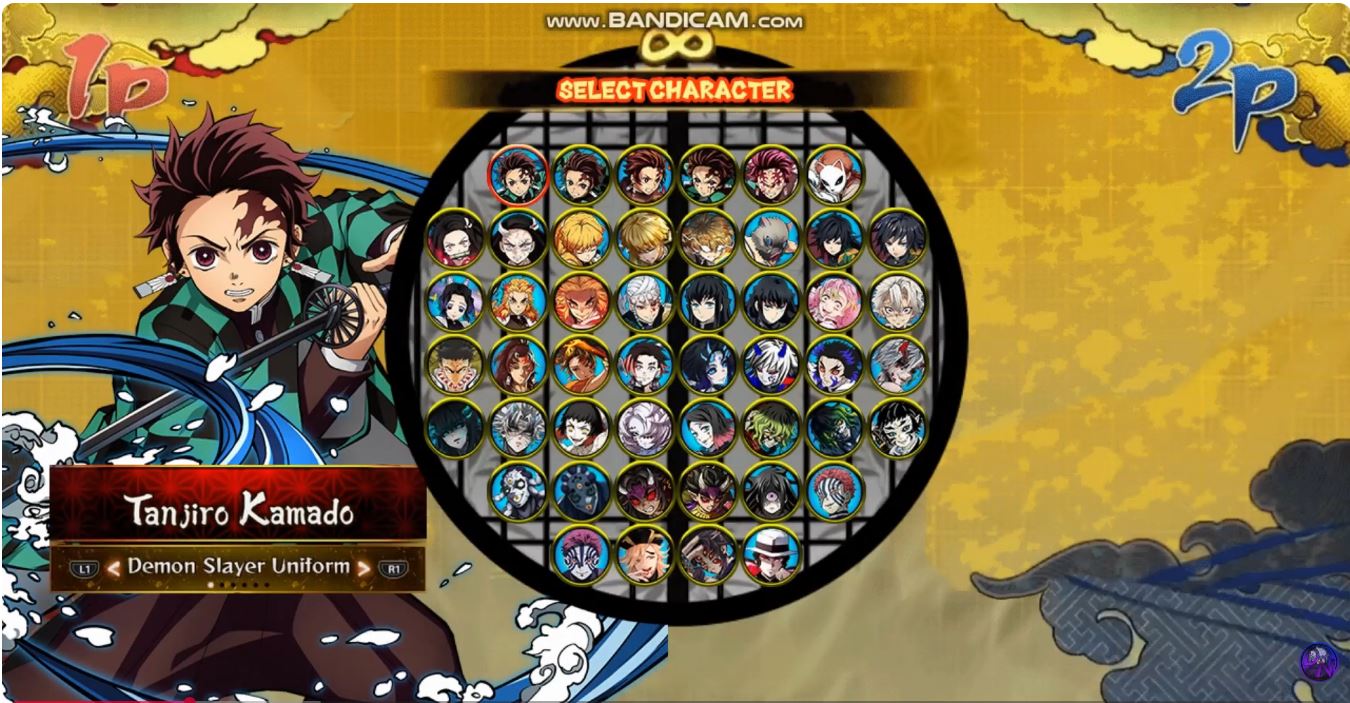Switch to previous costume with left arrow
Screen dimensions: 1350x703
(114, 568)
